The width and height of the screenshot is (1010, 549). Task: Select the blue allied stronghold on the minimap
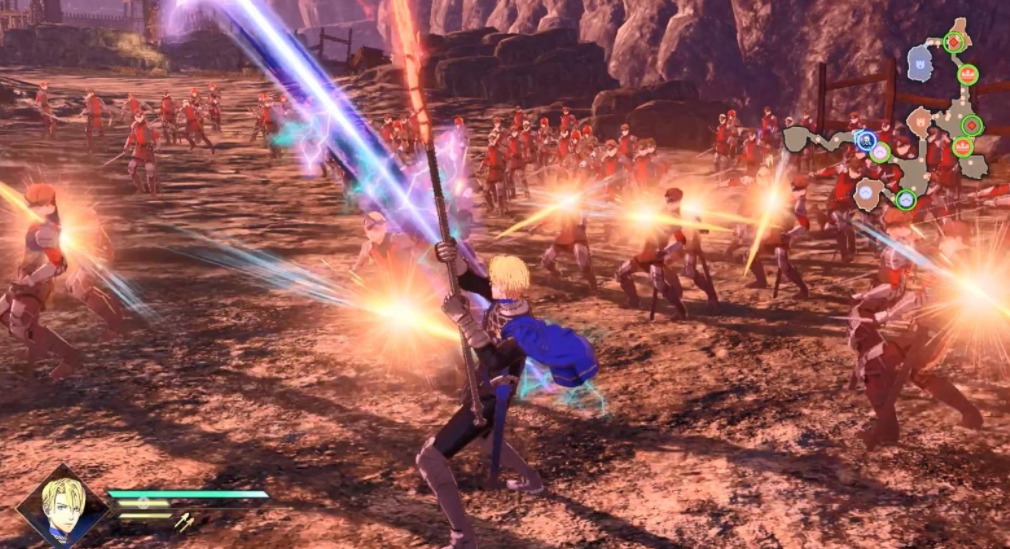tap(919, 66)
